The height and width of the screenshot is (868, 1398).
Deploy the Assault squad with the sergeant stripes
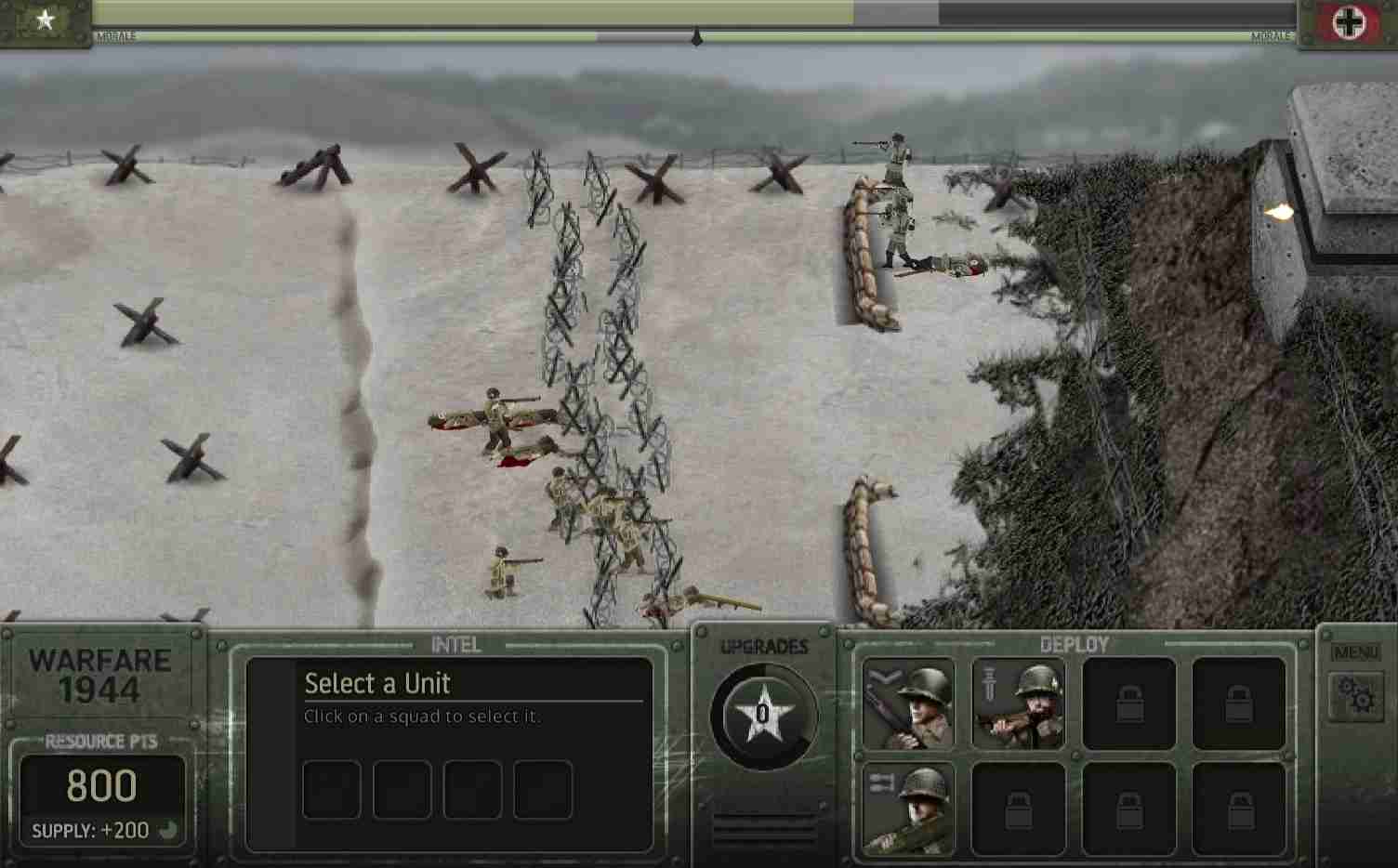[x=1018, y=704]
